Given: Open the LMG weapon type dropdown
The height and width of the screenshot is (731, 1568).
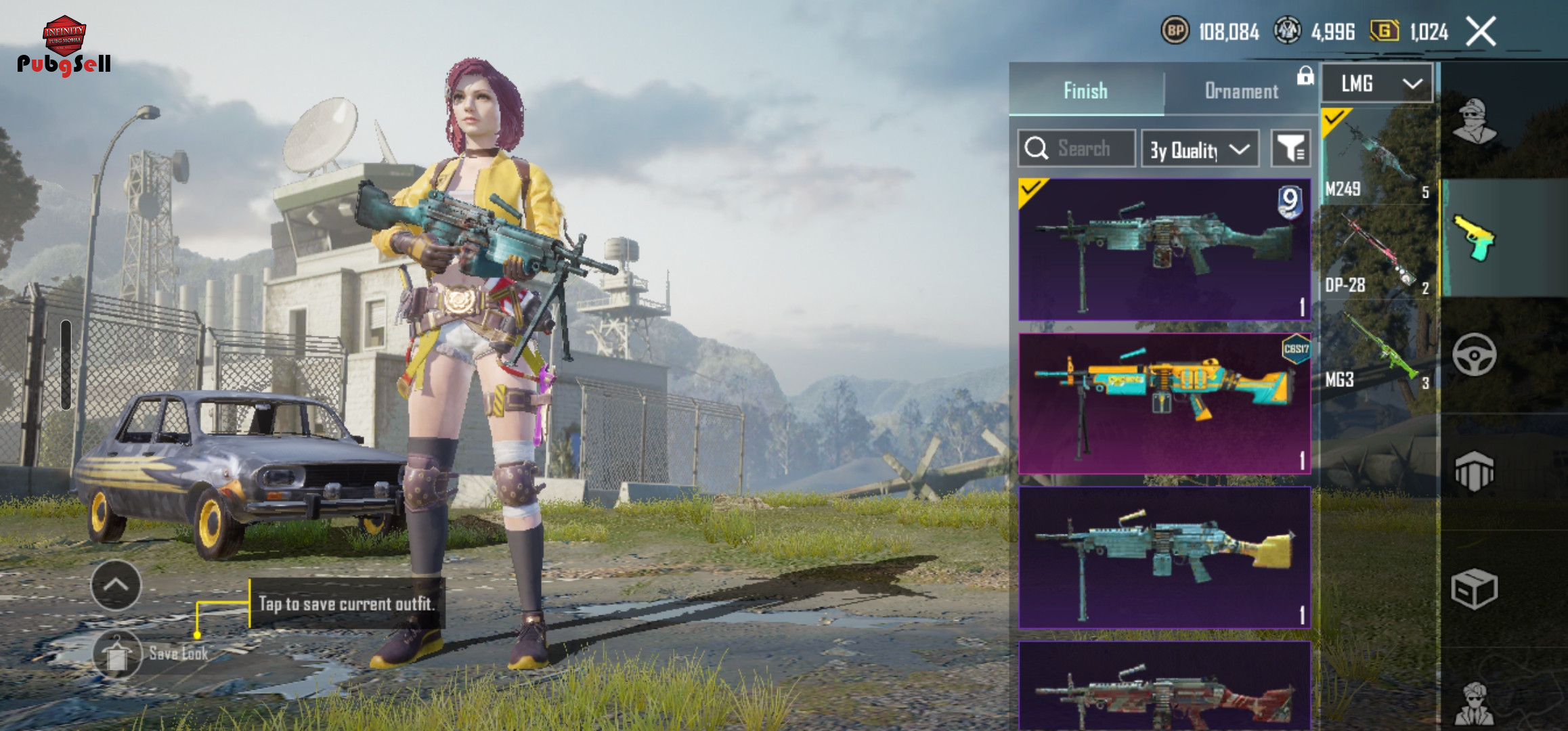Looking at the screenshot, I should tap(1377, 84).
